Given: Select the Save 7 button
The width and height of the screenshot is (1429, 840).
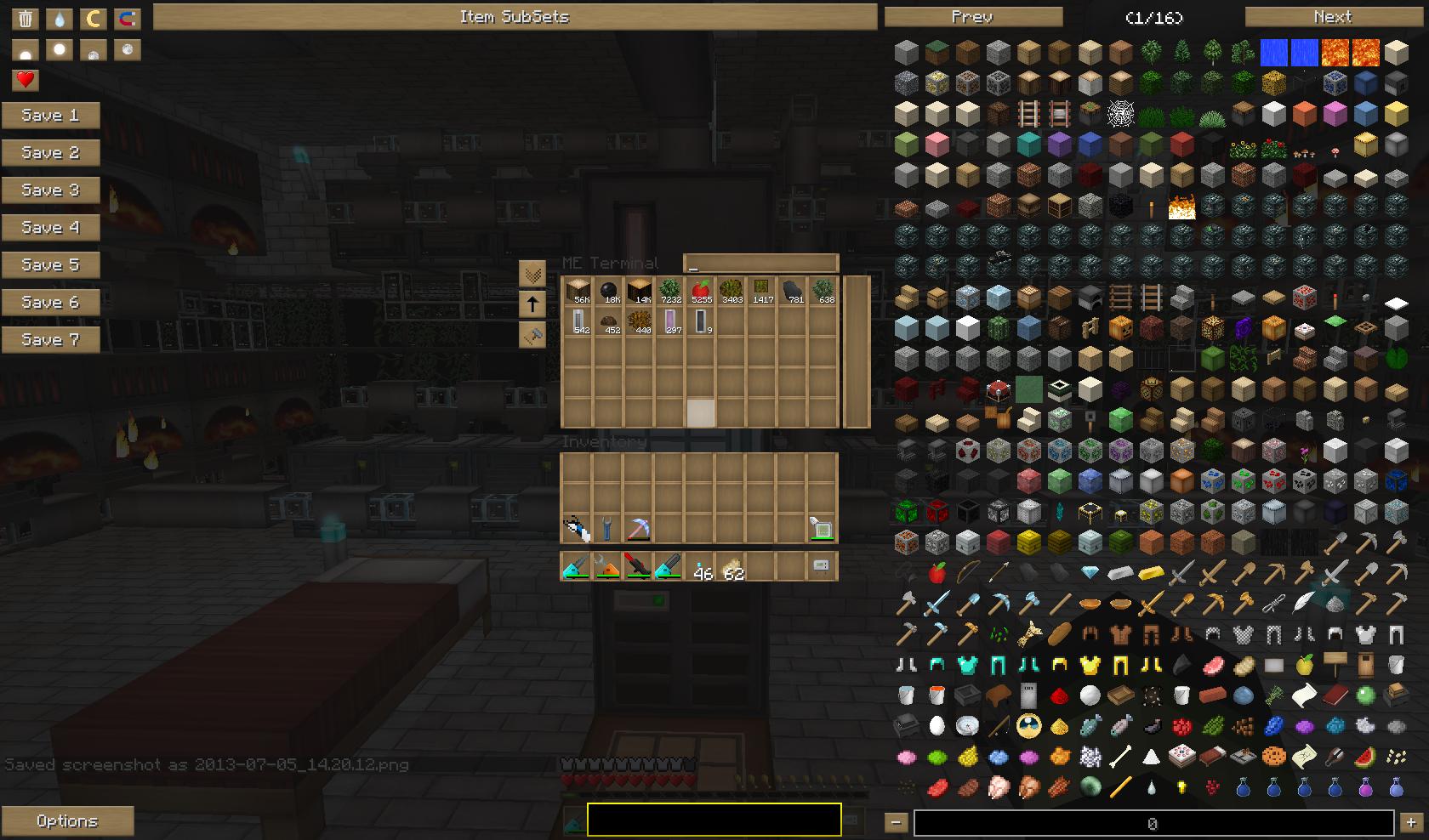Looking at the screenshot, I should tap(50, 340).
